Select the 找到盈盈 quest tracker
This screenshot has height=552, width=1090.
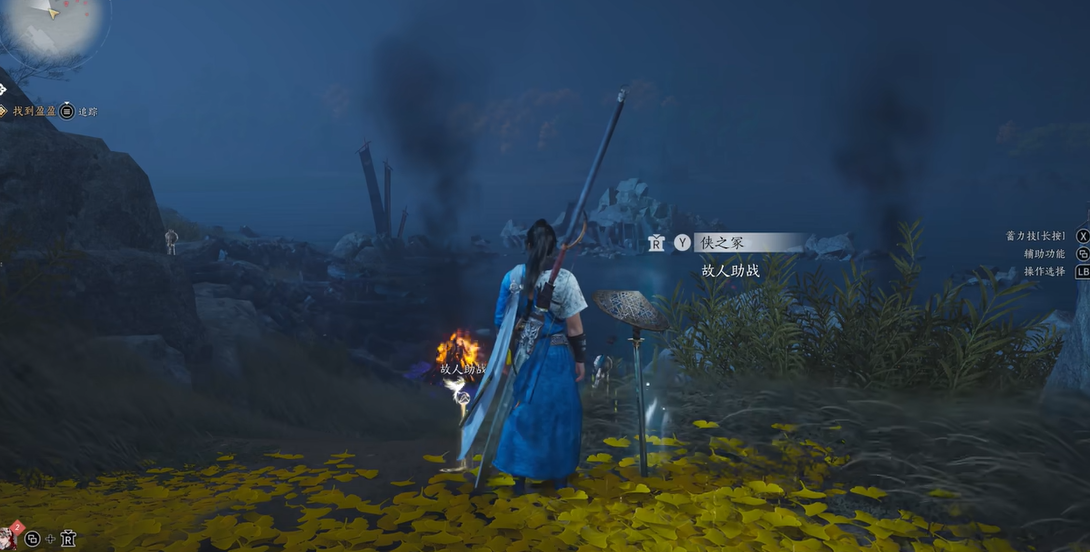(34, 111)
